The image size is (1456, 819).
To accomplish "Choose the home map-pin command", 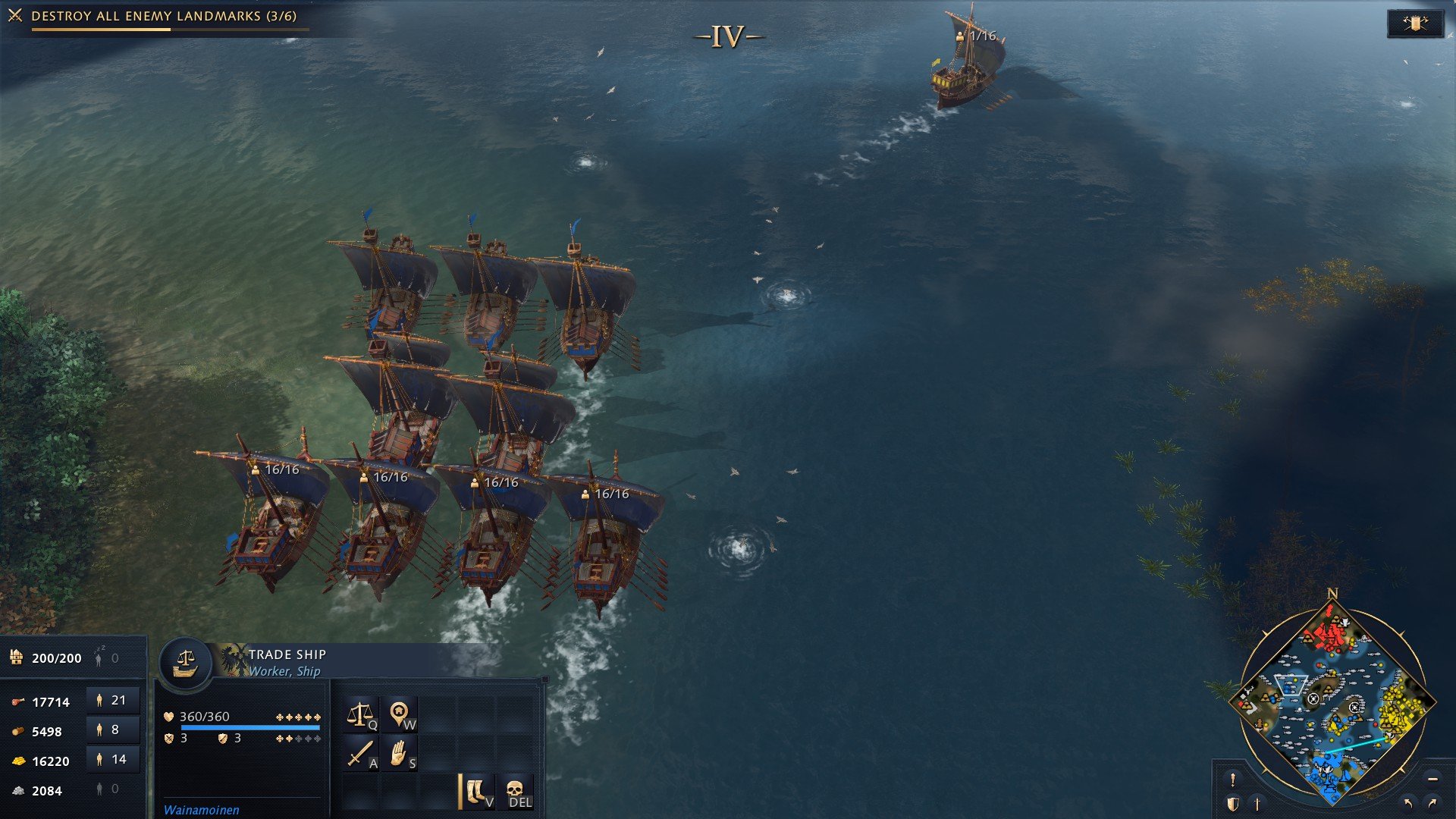I will click(400, 714).
